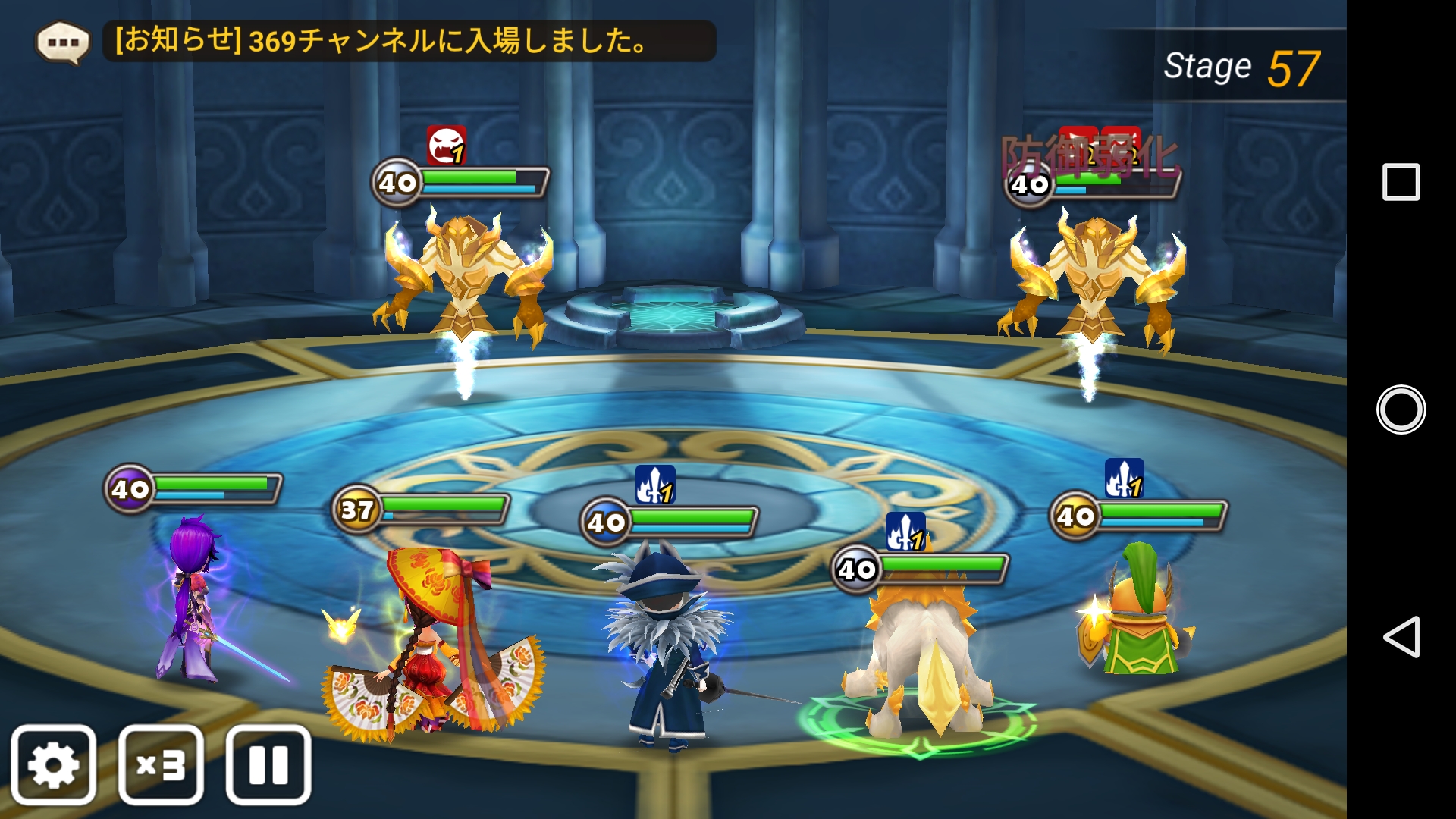Pause the battle
The image size is (1456, 819).
point(268,764)
